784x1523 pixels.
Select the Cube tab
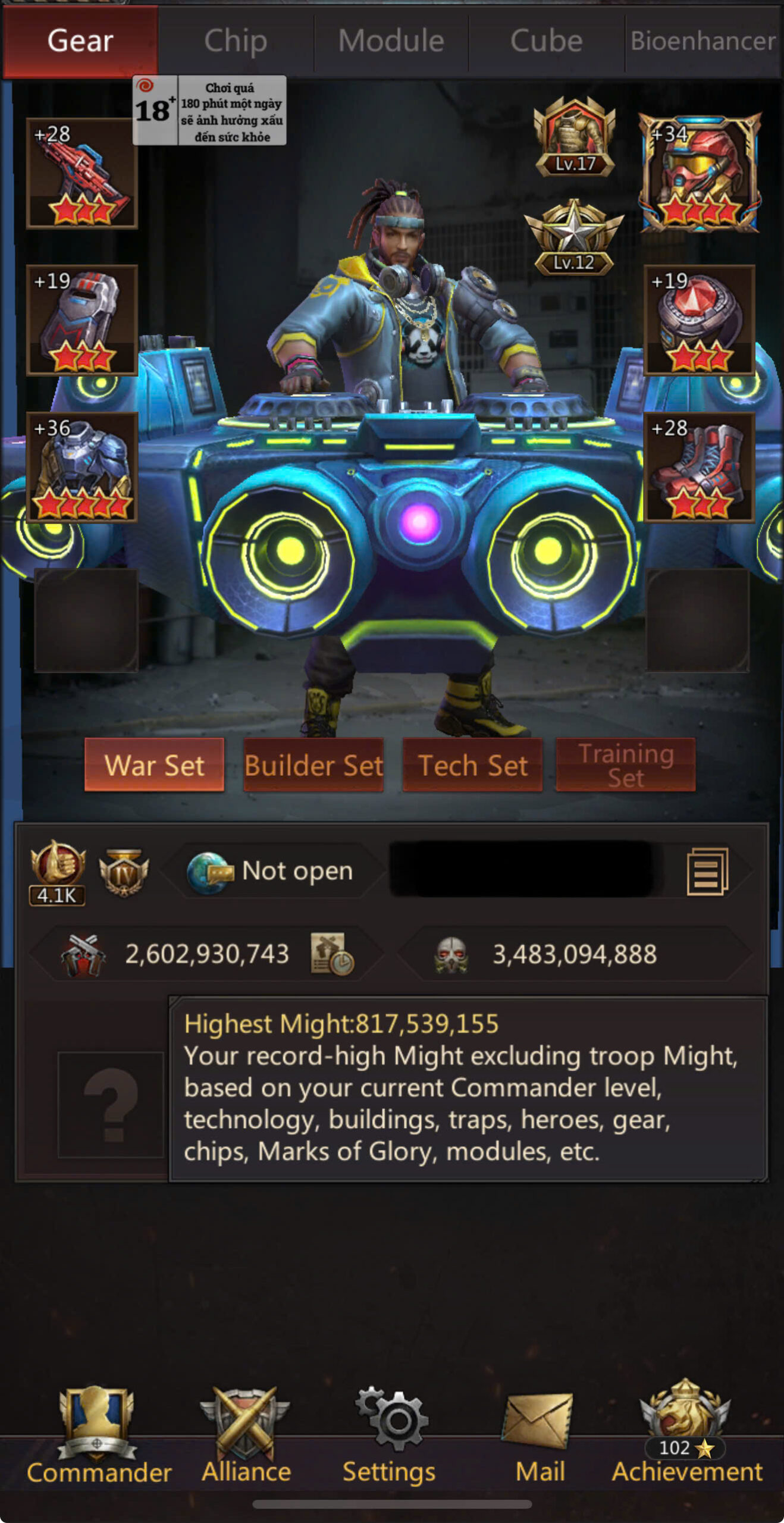tap(546, 41)
